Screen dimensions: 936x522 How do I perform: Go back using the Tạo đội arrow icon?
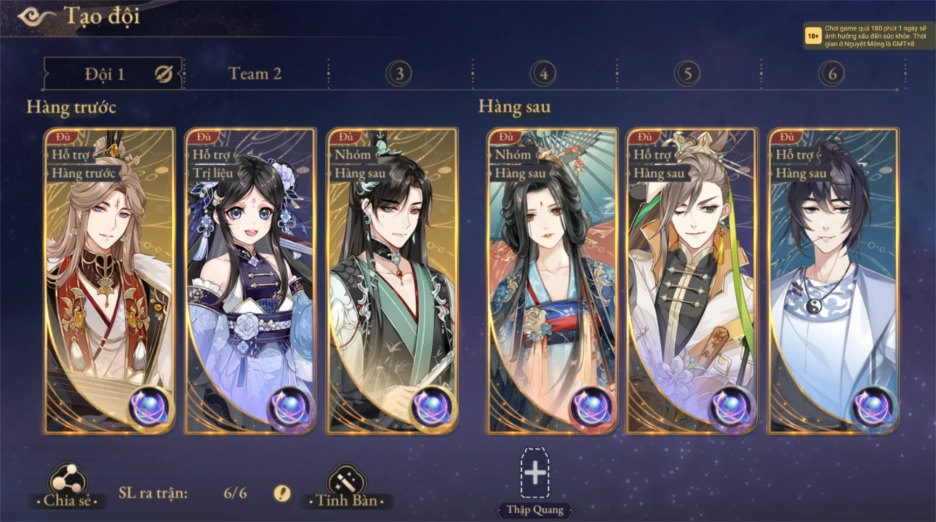(36, 16)
